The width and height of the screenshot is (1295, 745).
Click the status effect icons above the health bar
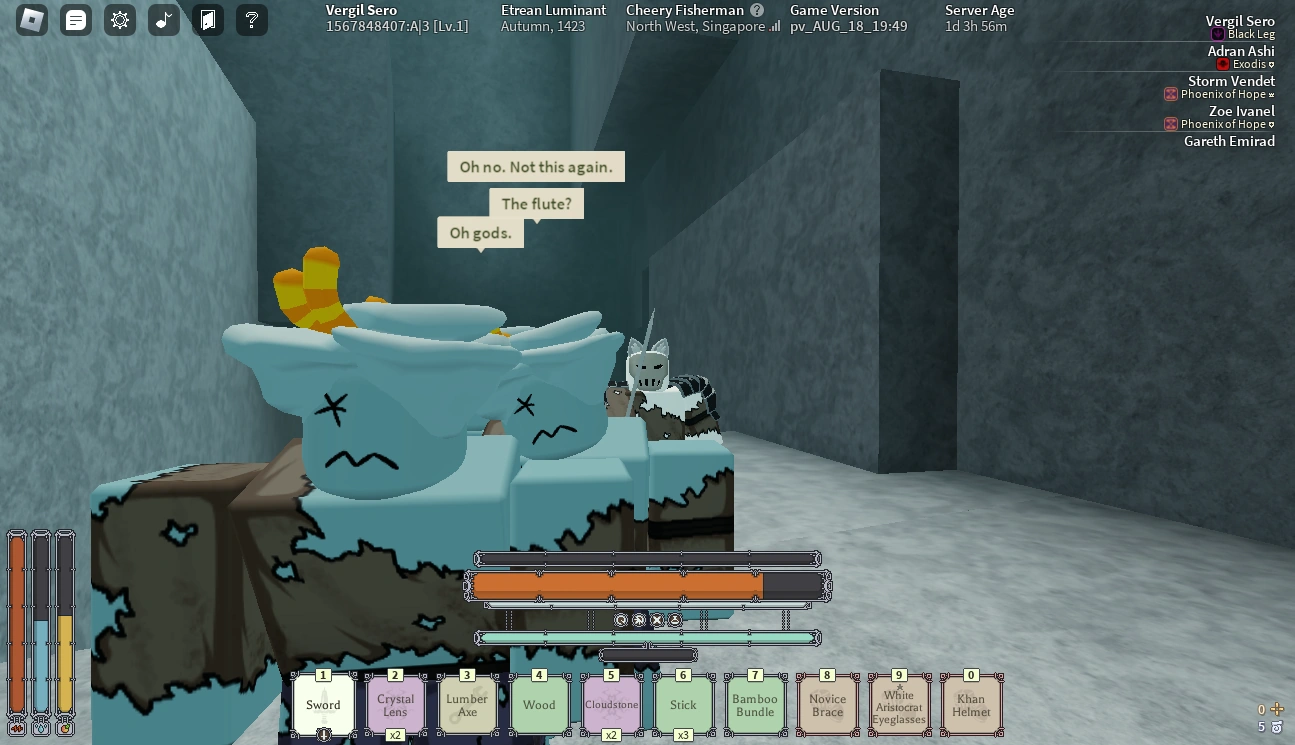coord(648,620)
